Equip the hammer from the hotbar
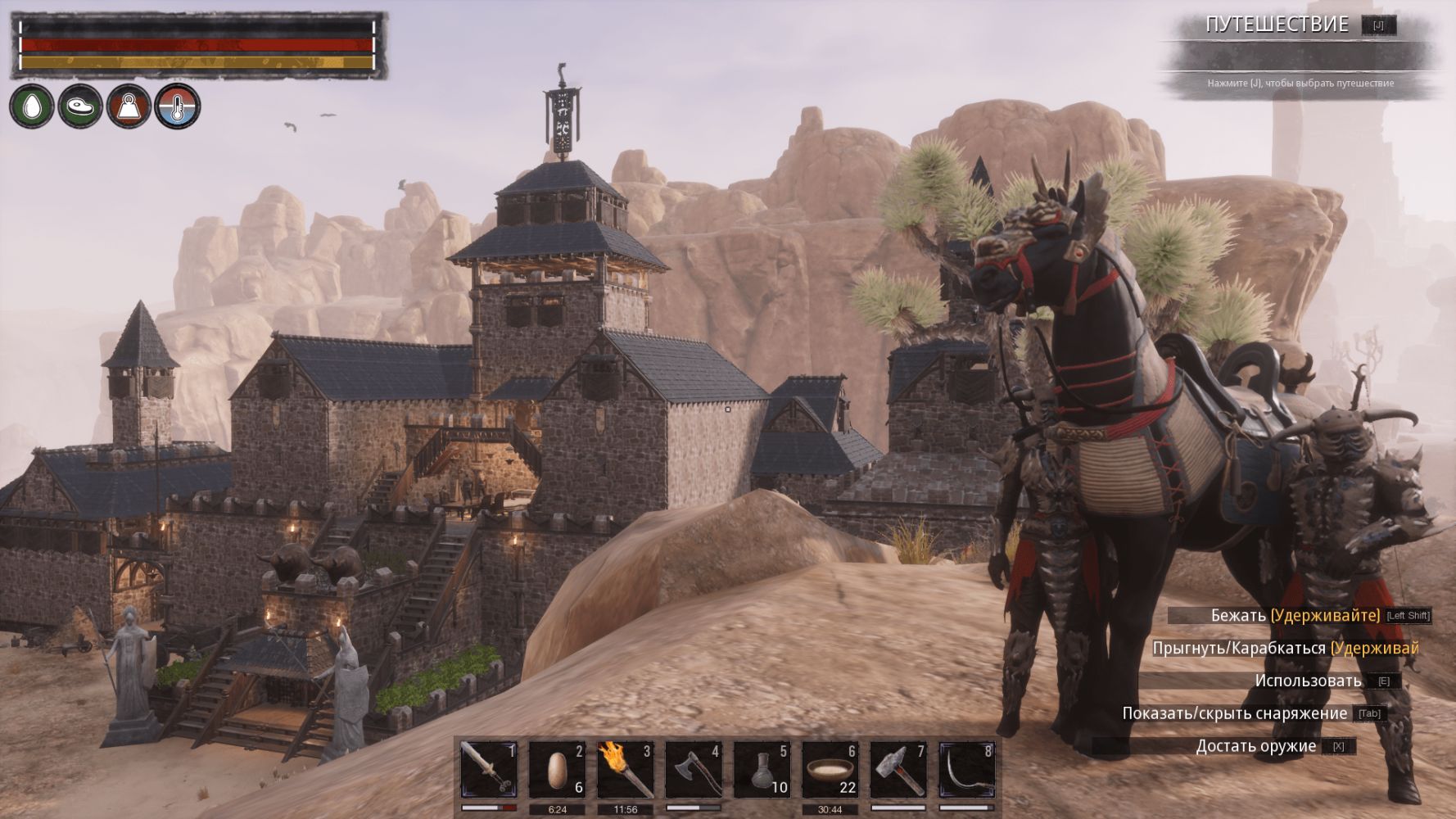 click(898, 770)
